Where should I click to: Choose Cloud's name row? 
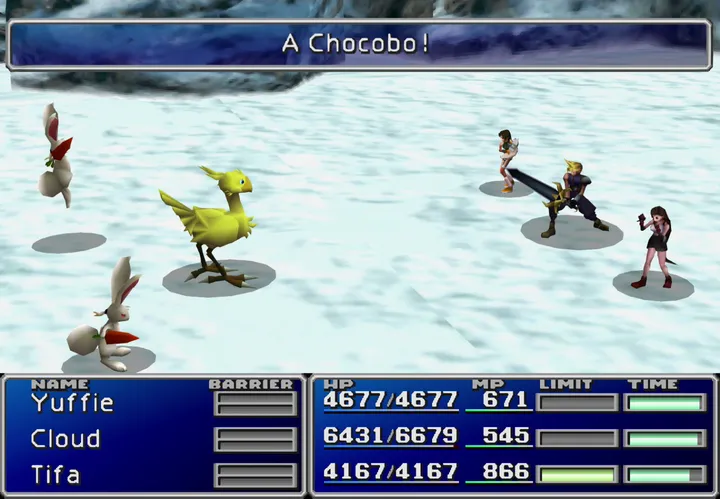point(65,439)
